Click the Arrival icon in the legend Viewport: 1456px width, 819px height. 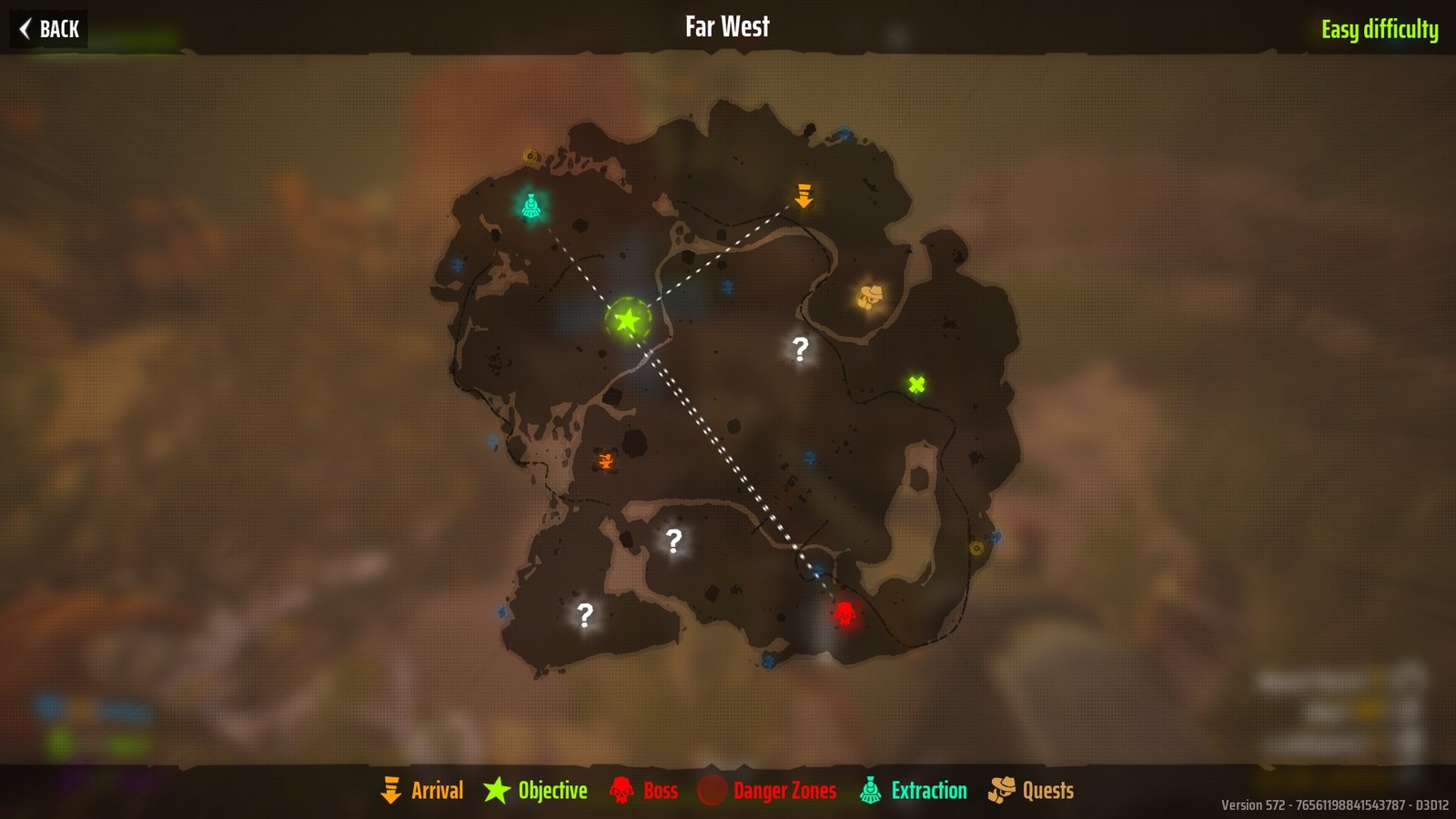click(x=391, y=790)
